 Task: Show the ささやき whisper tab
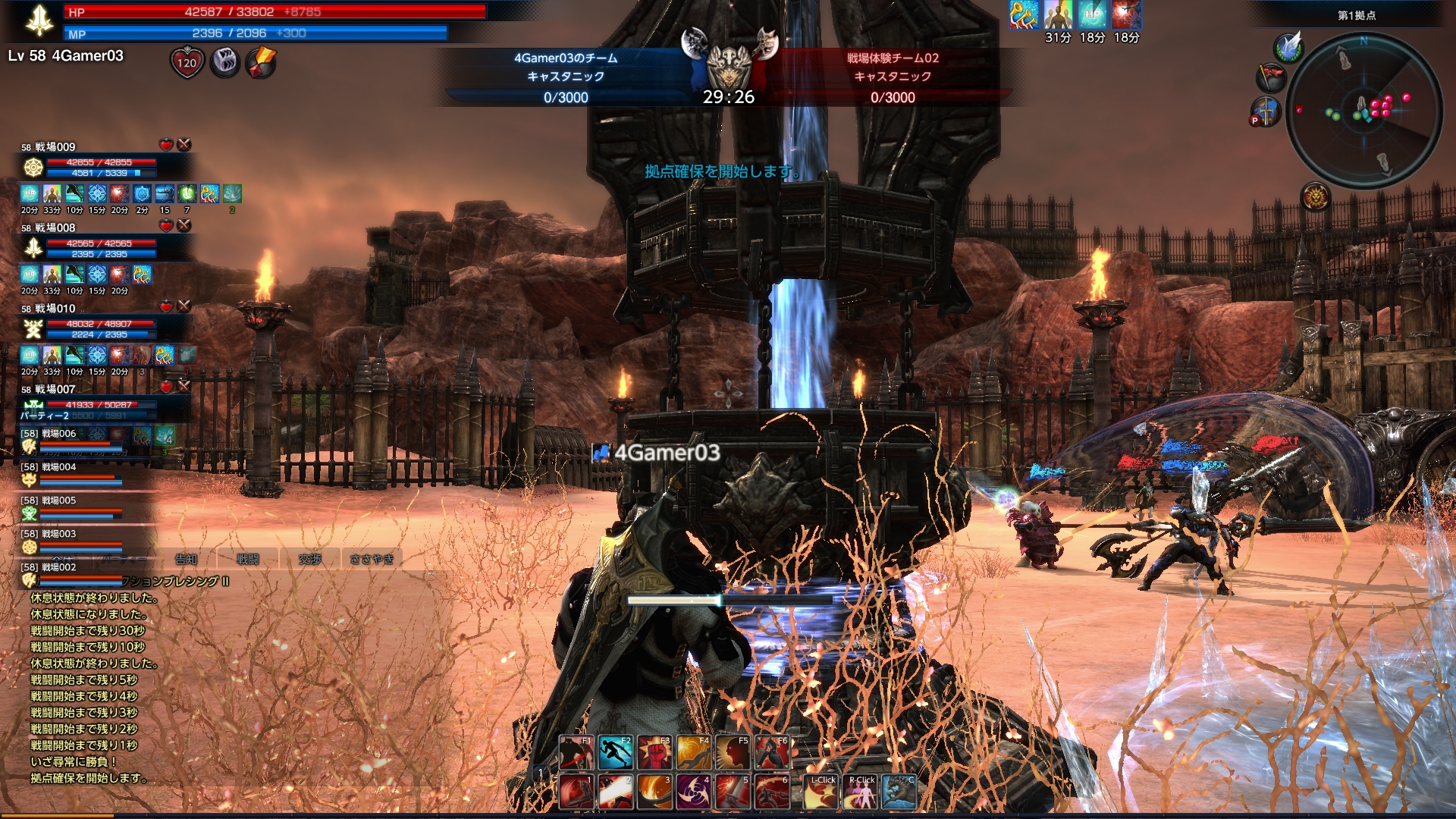[372, 560]
